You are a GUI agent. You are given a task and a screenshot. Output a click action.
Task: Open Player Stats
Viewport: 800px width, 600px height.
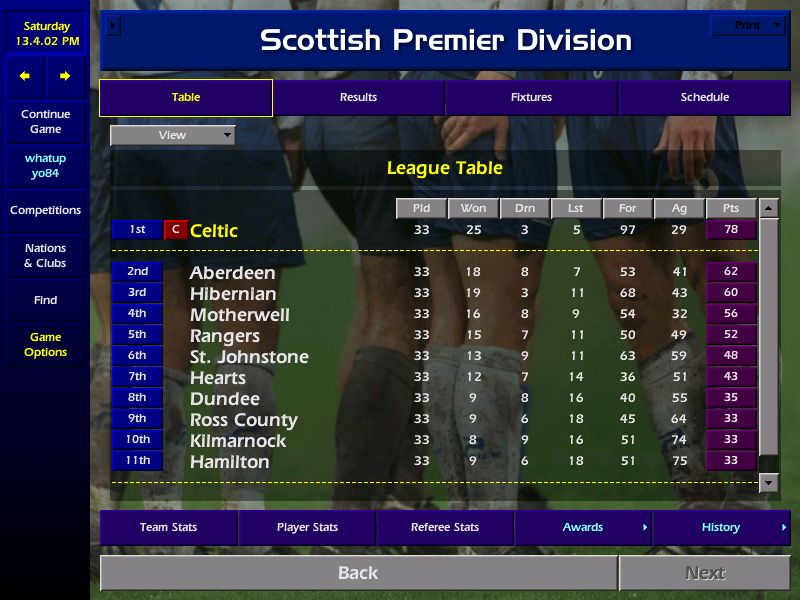307,528
